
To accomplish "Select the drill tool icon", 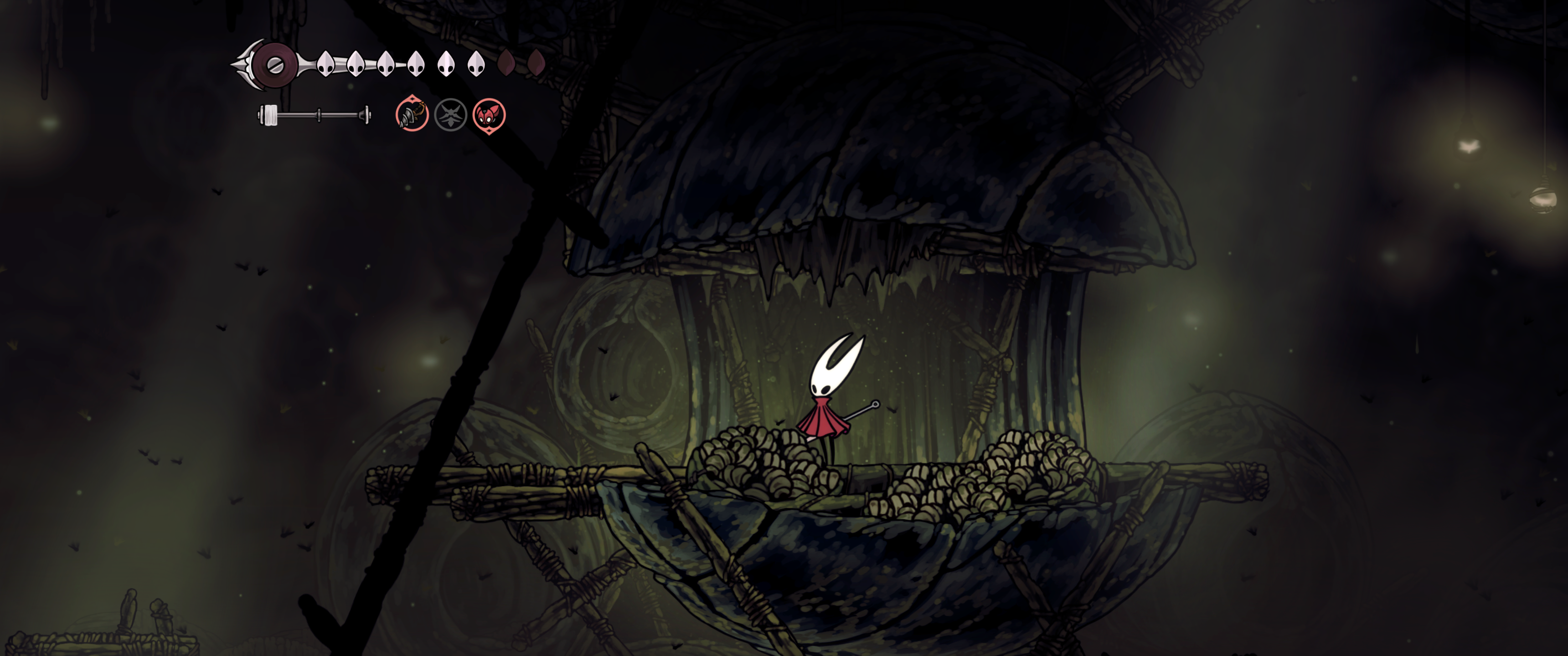I will (x=412, y=114).
